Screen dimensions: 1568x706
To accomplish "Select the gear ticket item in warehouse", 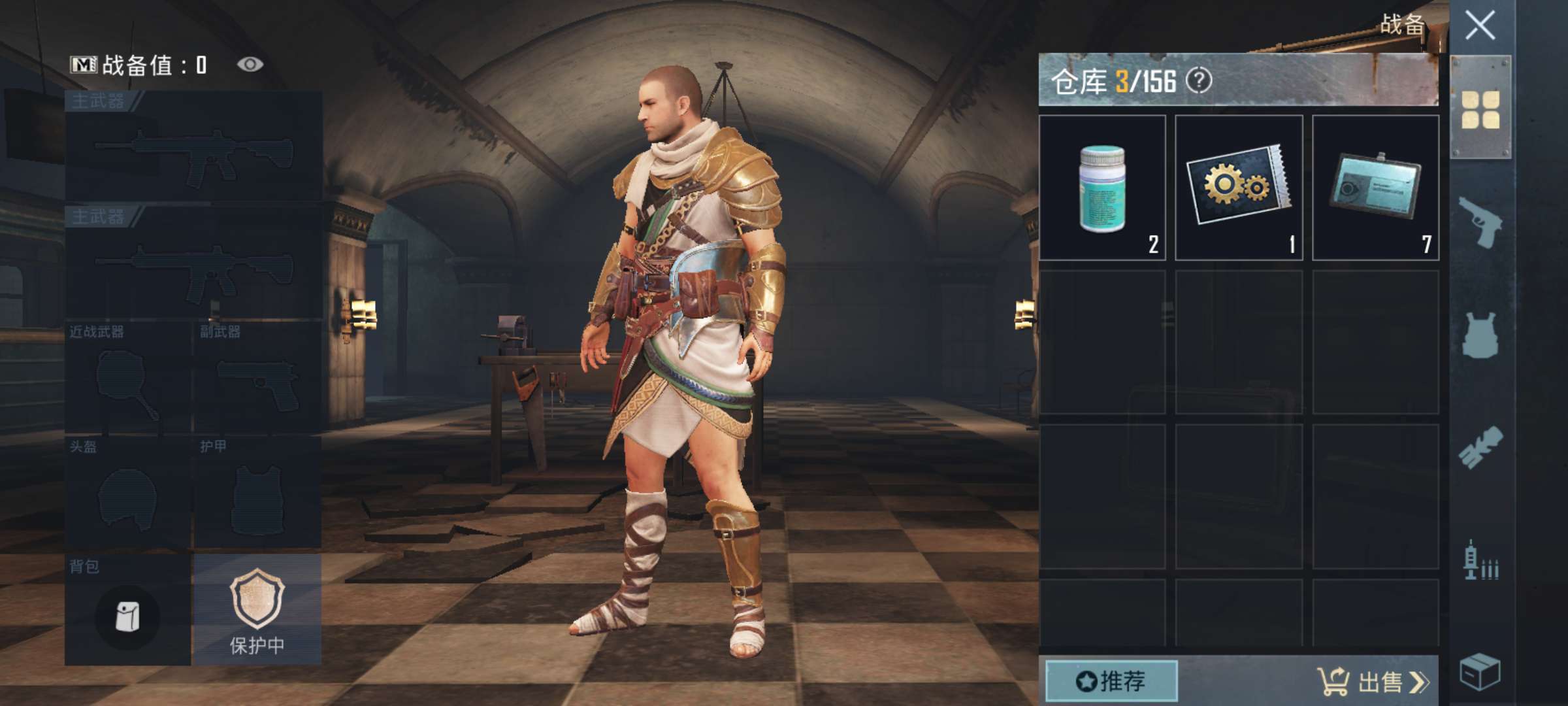I will [x=1239, y=188].
